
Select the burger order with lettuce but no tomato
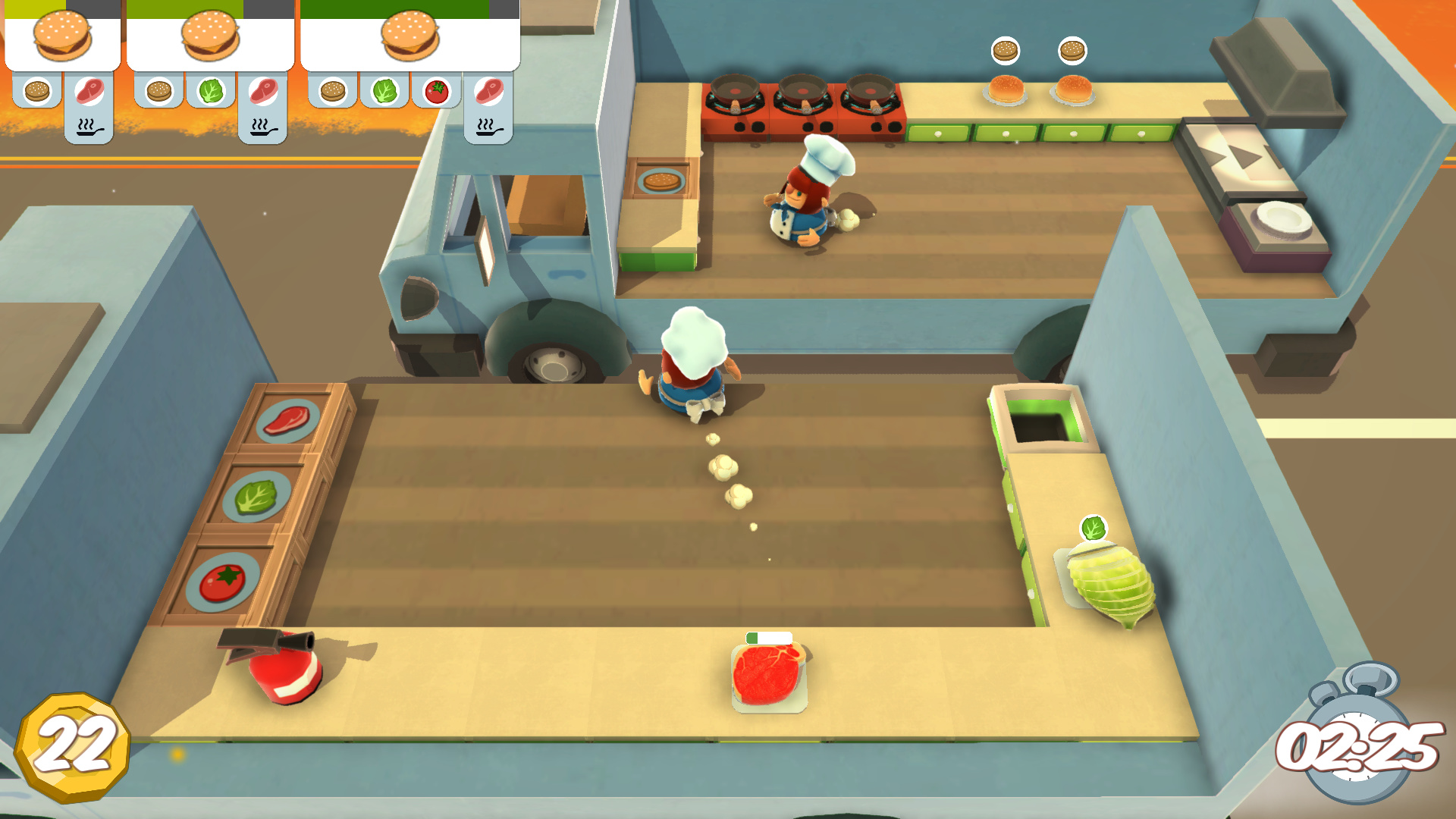210,38
